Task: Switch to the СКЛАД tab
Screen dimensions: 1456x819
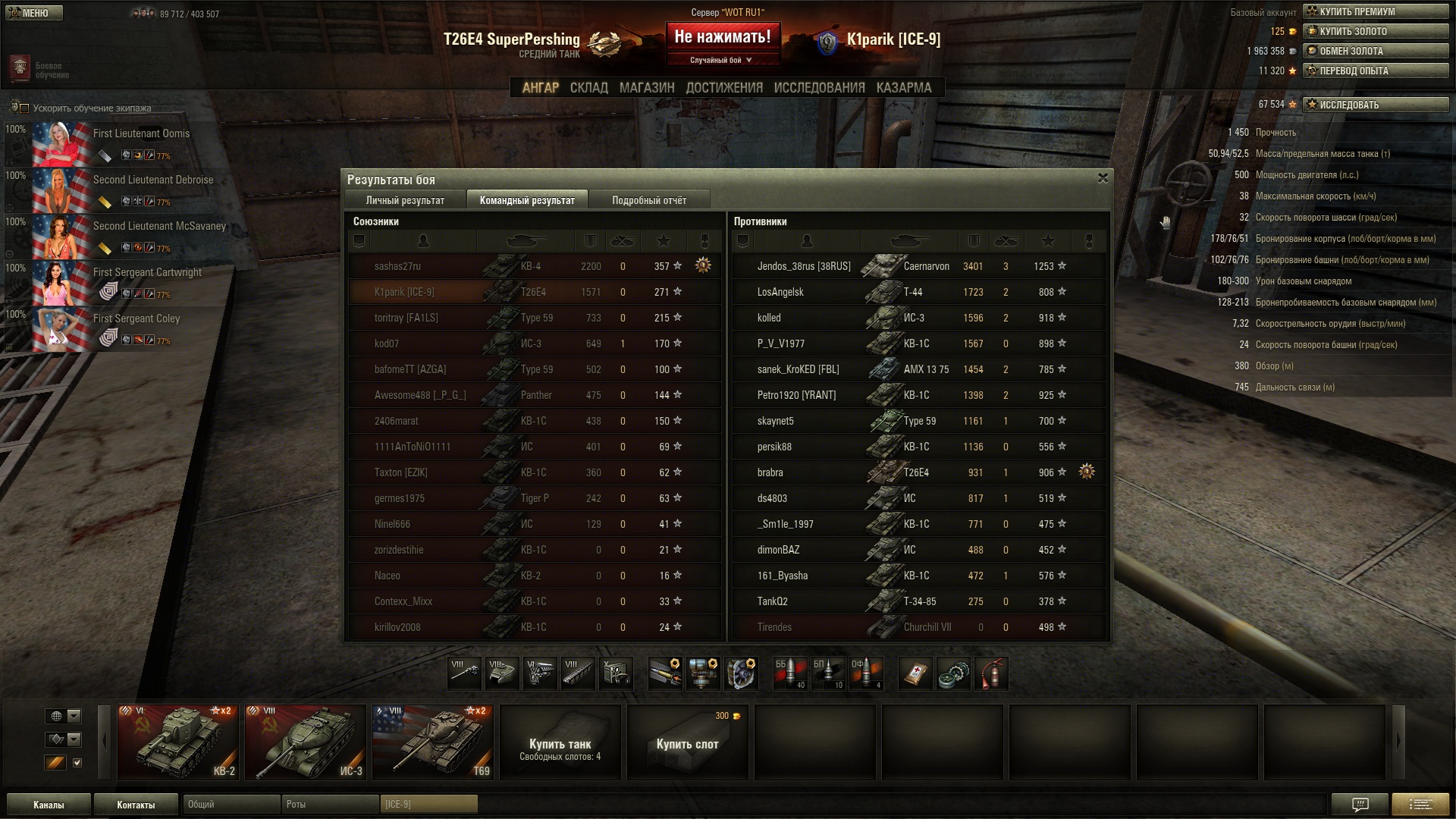Action: pos(588,88)
